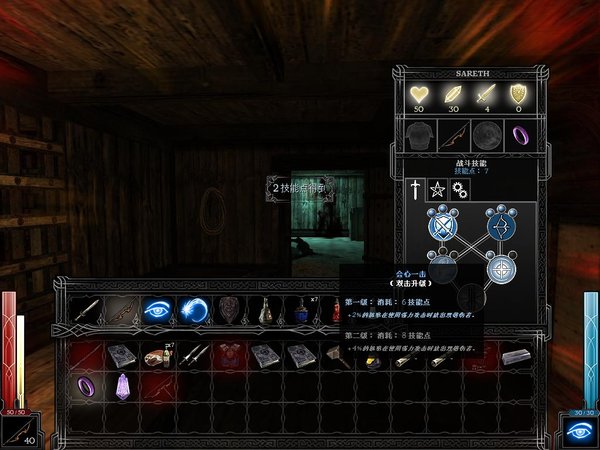Open the star magic skills tab
Viewport: 600px width, 450px height.
pos(437,188)
